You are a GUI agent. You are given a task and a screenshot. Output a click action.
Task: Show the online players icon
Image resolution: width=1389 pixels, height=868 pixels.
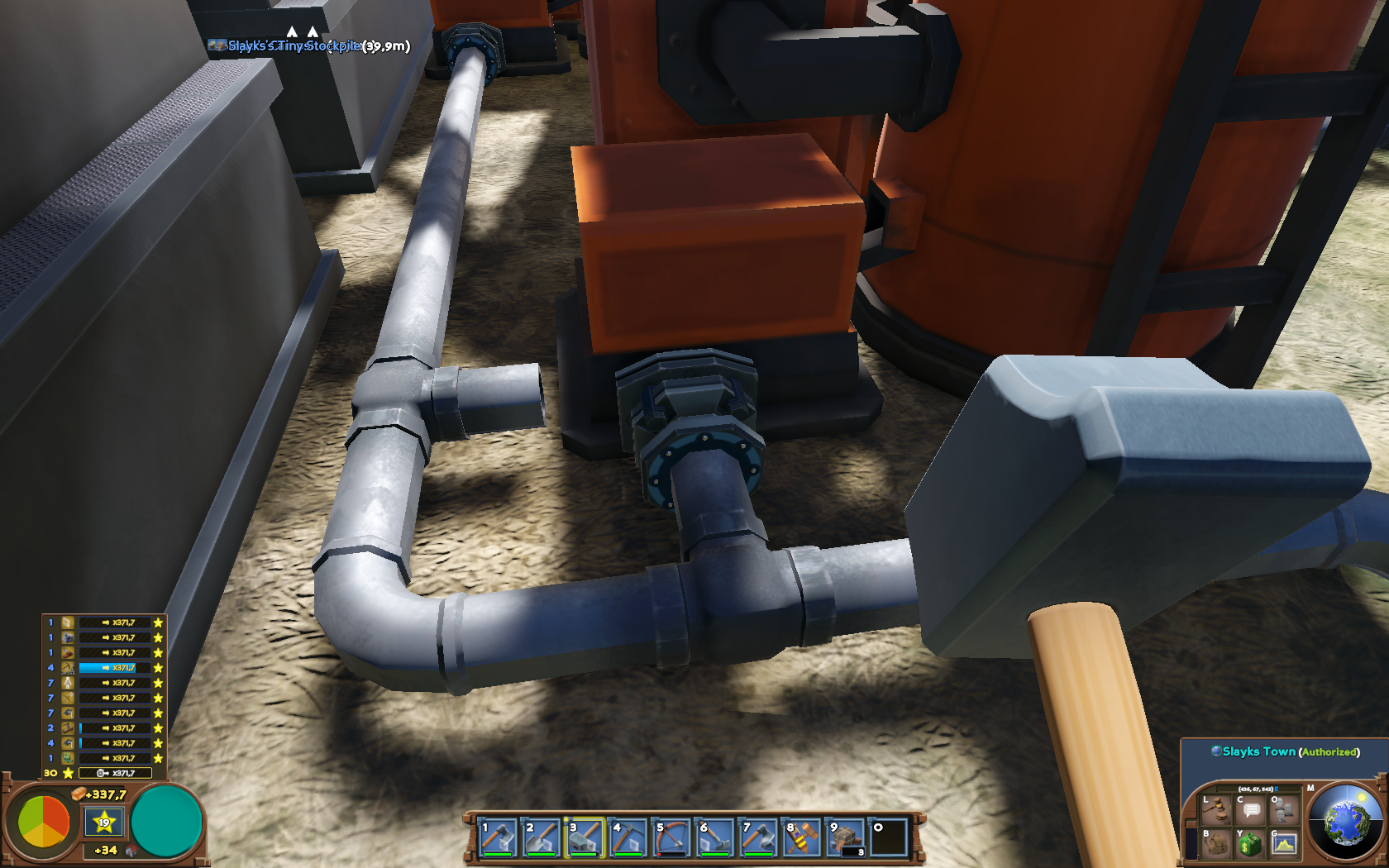[x=1284, y=810]
